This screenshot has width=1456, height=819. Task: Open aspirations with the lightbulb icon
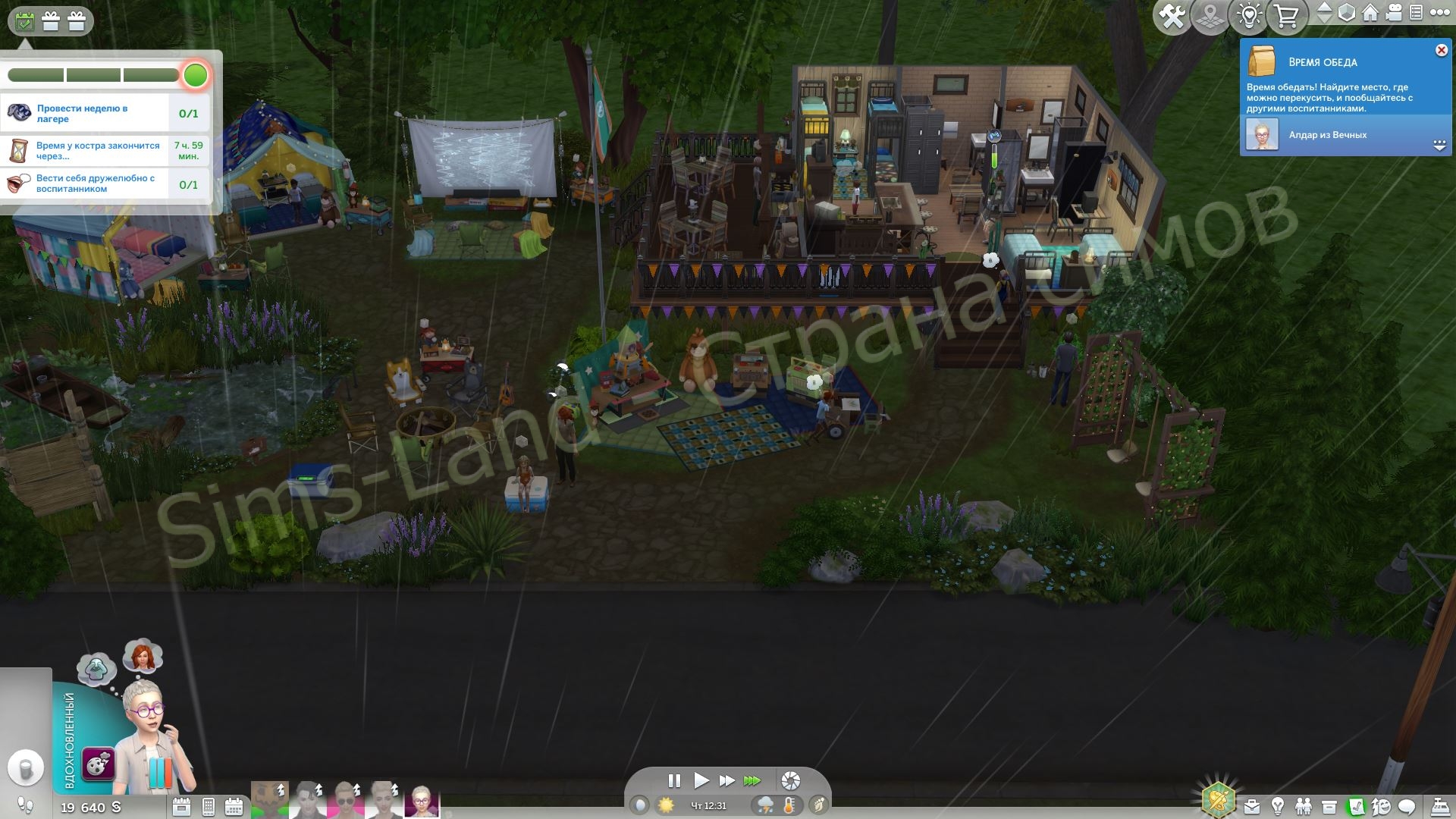pos(1278,806)
